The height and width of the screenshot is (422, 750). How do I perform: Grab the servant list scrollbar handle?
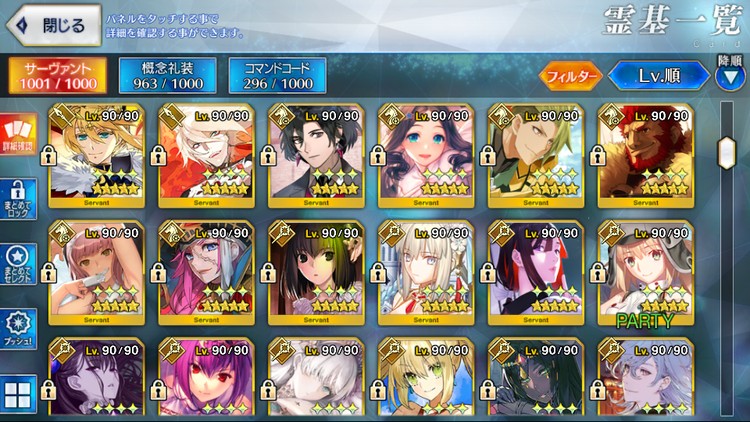pos(727,152)
